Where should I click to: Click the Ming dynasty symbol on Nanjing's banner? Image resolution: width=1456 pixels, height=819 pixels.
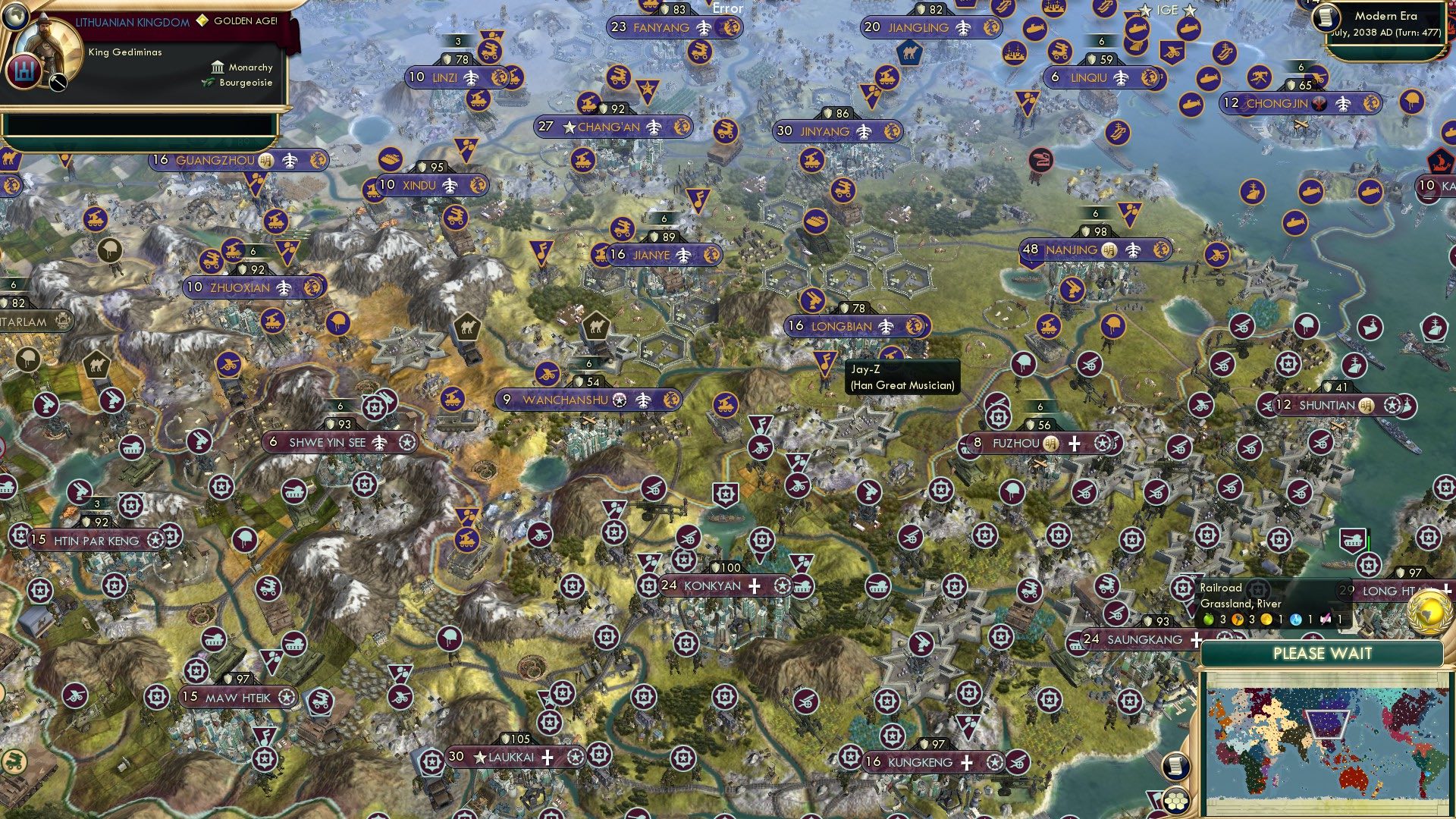1109,250
